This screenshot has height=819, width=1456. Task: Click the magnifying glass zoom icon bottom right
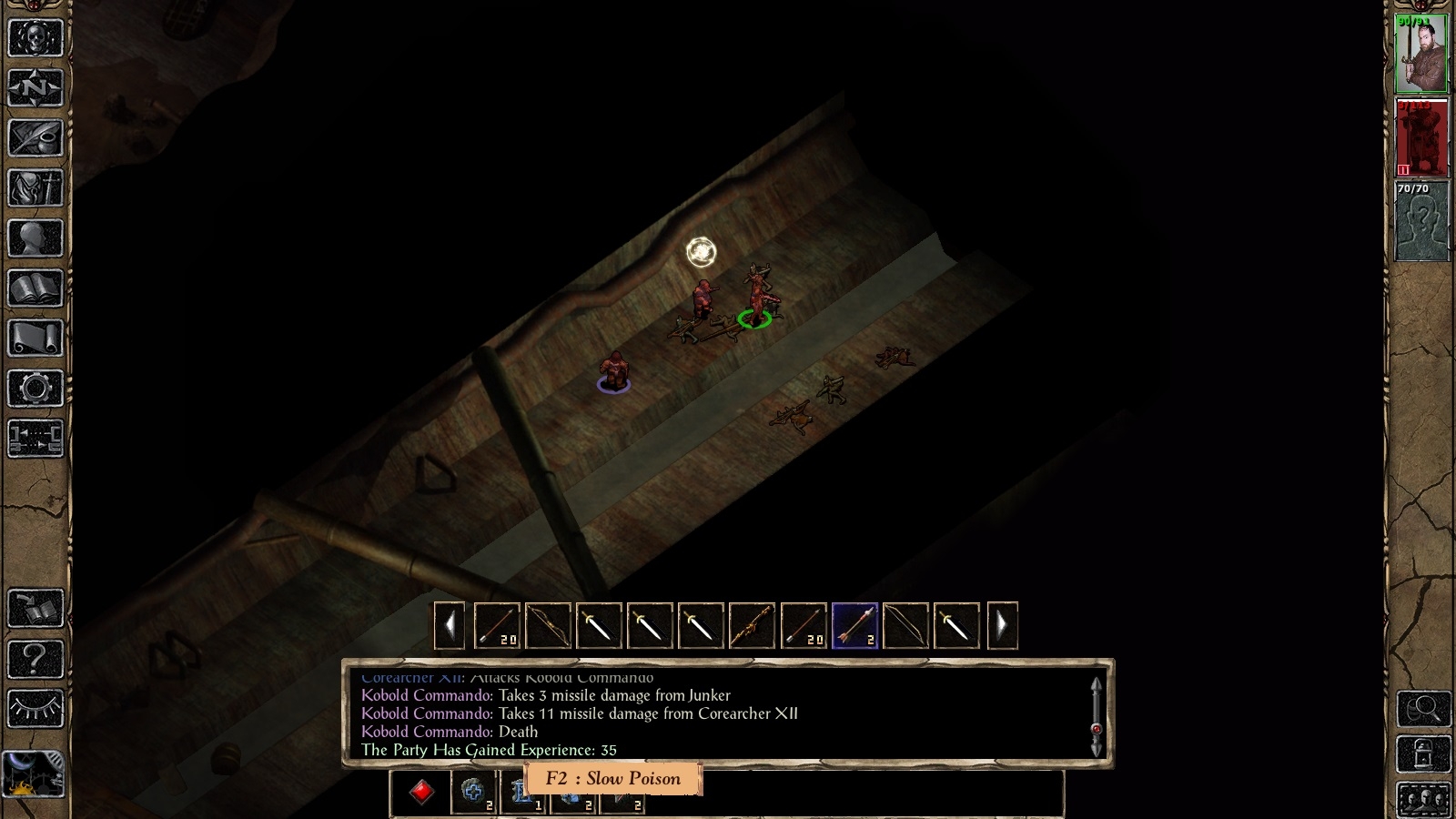(x=1423, y=709)
